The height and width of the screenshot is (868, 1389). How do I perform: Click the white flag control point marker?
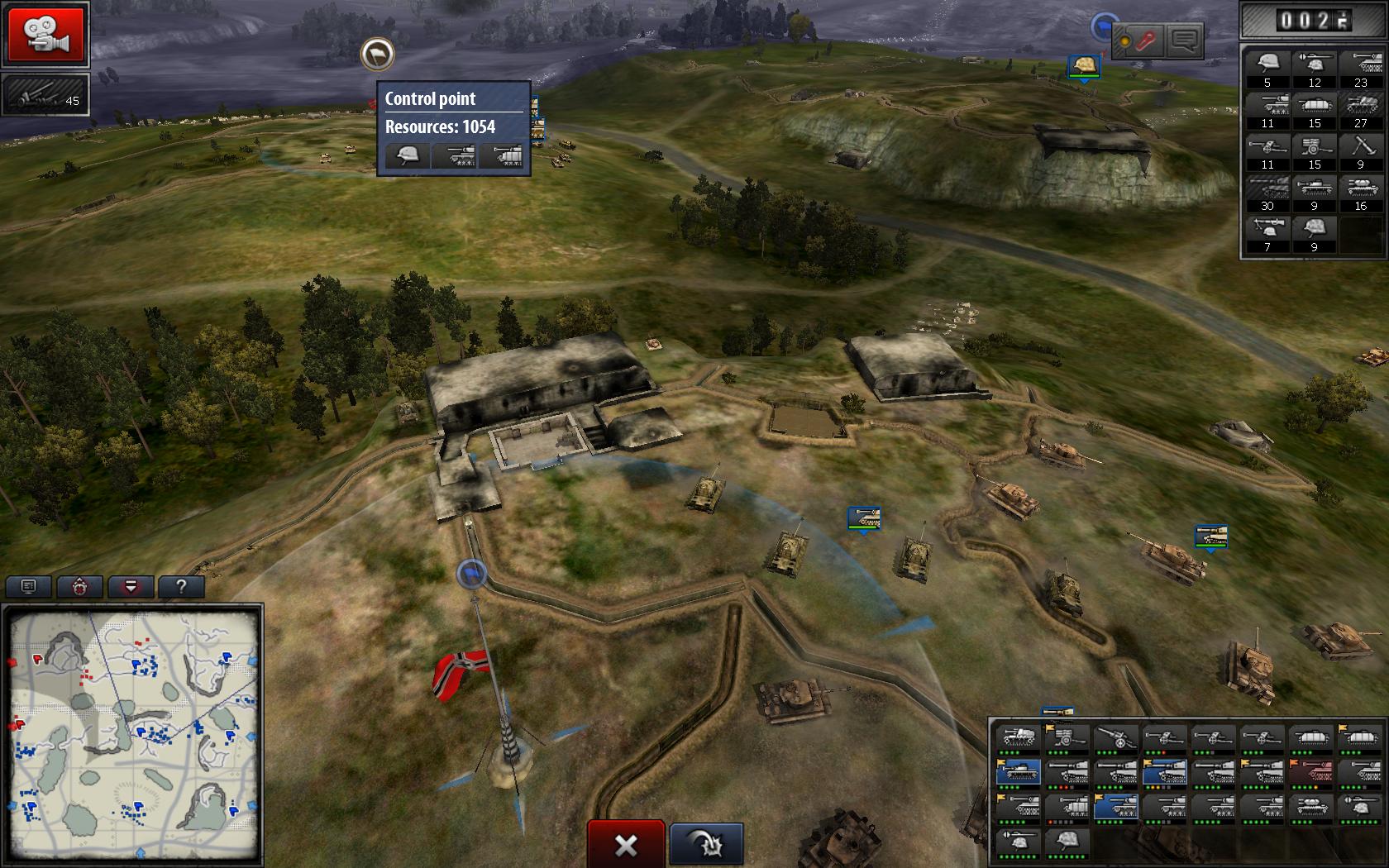click(x=377, y=55)
